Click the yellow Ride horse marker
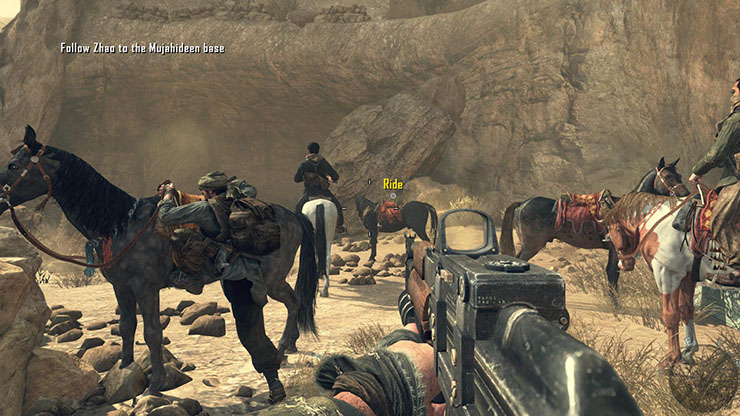740x416 pixels. point(392,184)
